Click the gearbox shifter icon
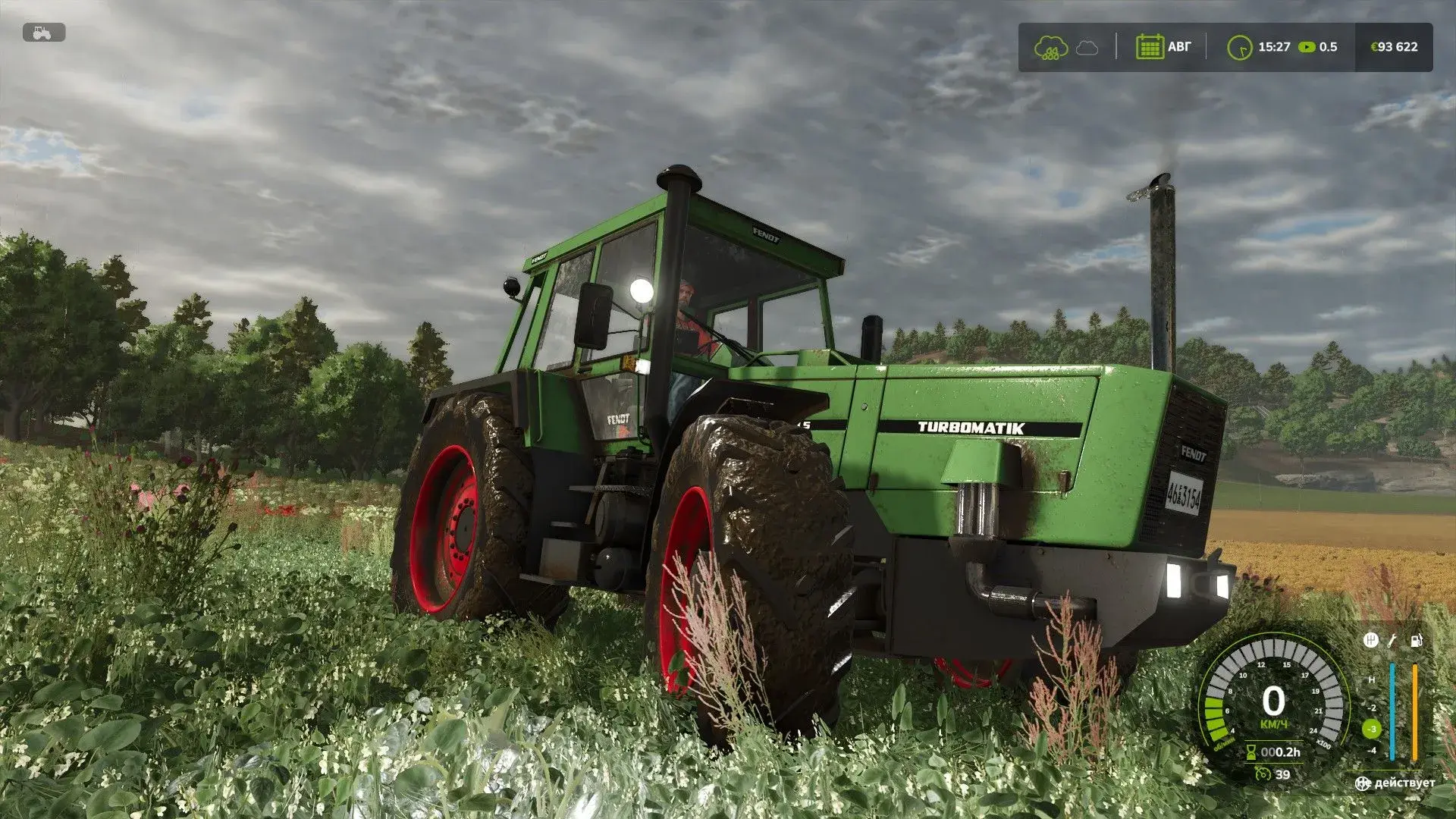 1371,640
